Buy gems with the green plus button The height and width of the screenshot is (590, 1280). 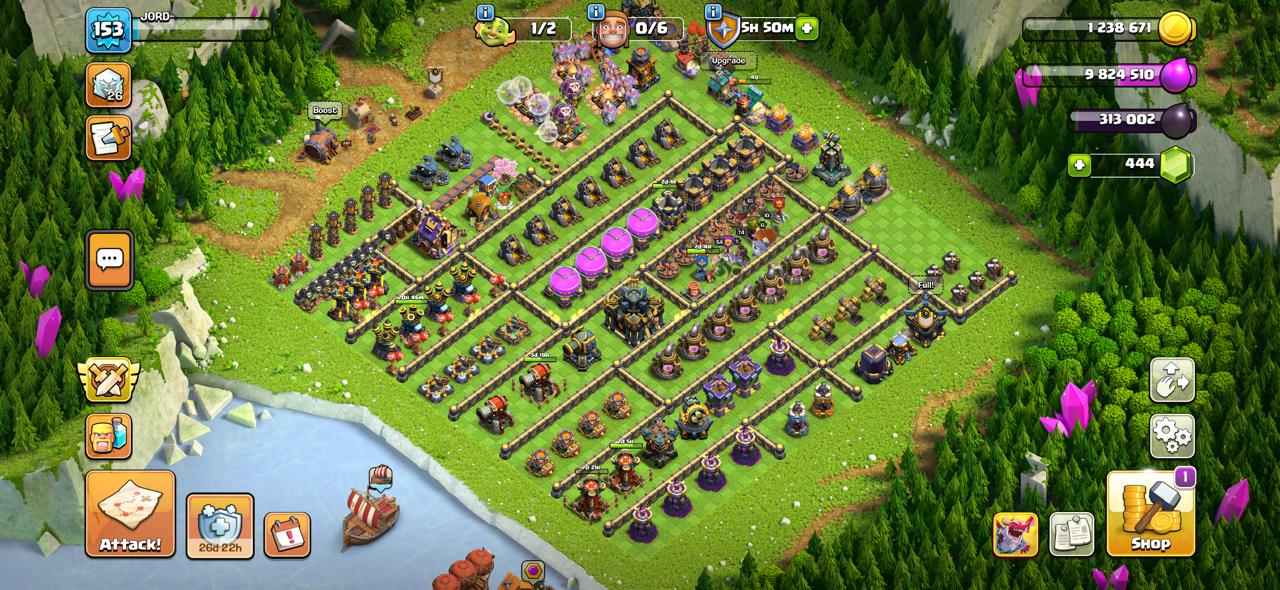point(1079,164)
